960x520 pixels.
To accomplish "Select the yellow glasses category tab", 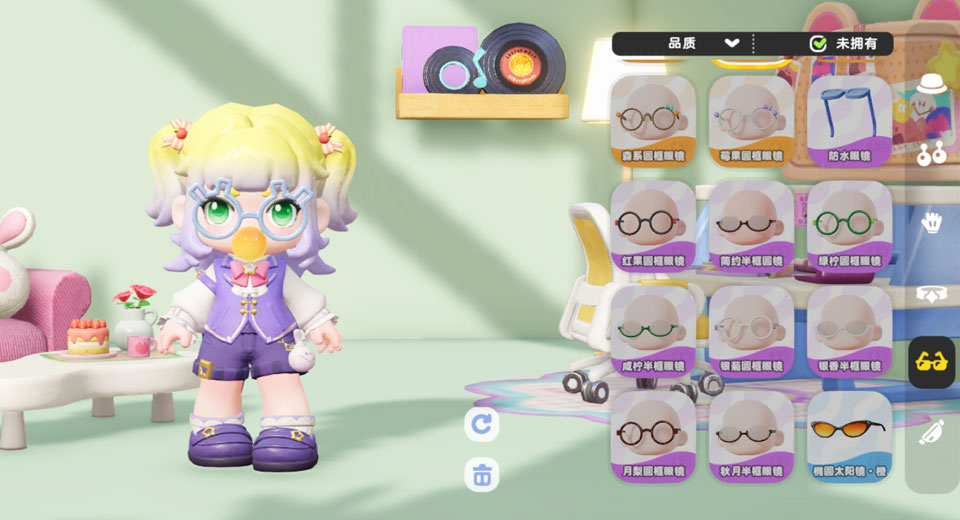I will click(932, 362).
